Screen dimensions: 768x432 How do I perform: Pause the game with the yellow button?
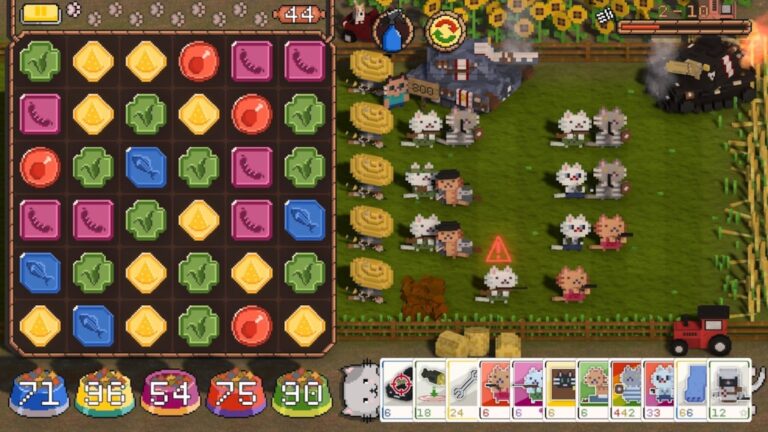click(x=41, y=13)
